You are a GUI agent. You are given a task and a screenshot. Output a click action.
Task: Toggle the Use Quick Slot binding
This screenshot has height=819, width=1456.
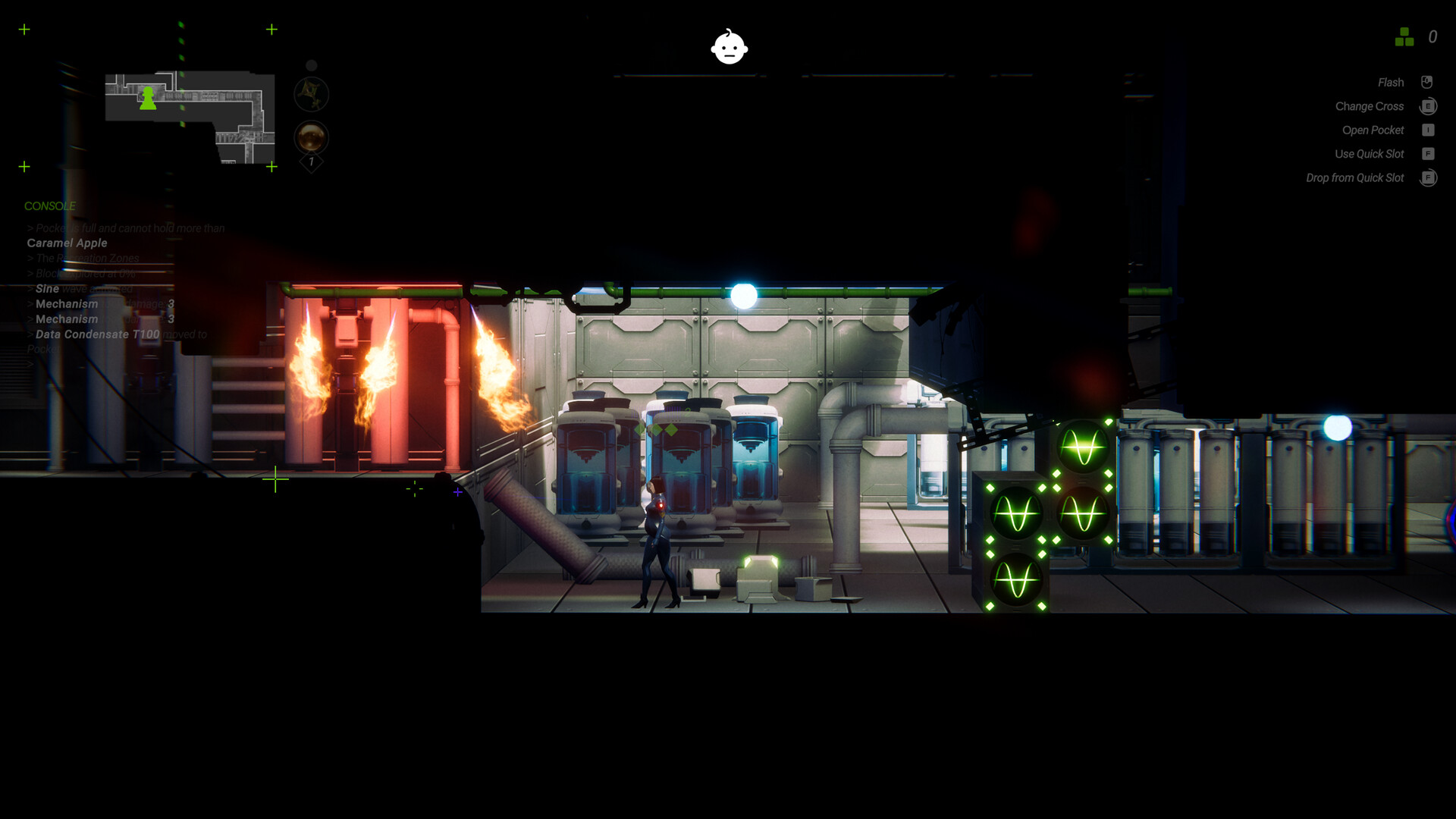point(1371,153)
